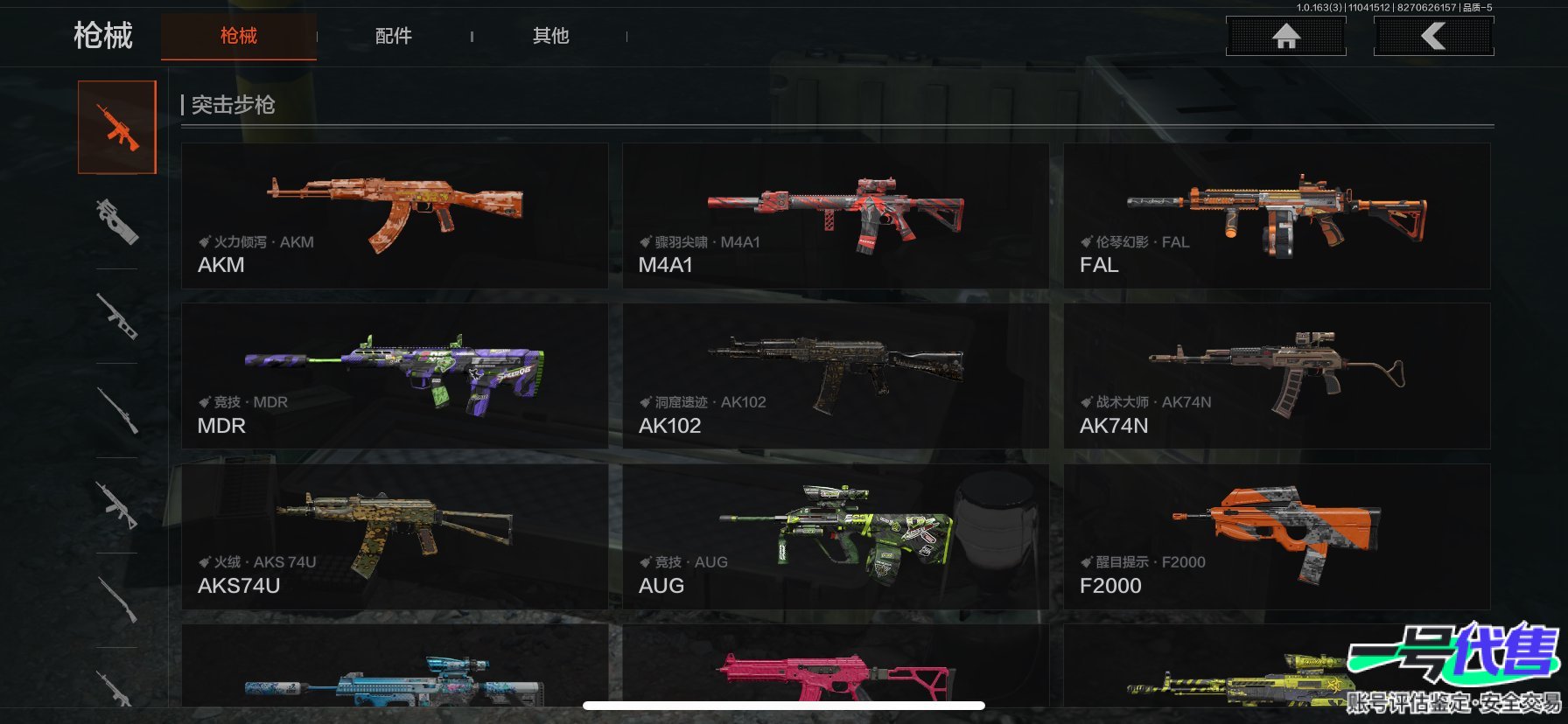Screen dimensions: 1568x724
Task: Switch to the 枪械 tab
Action: pyautogui.click(x=238, y=36)
